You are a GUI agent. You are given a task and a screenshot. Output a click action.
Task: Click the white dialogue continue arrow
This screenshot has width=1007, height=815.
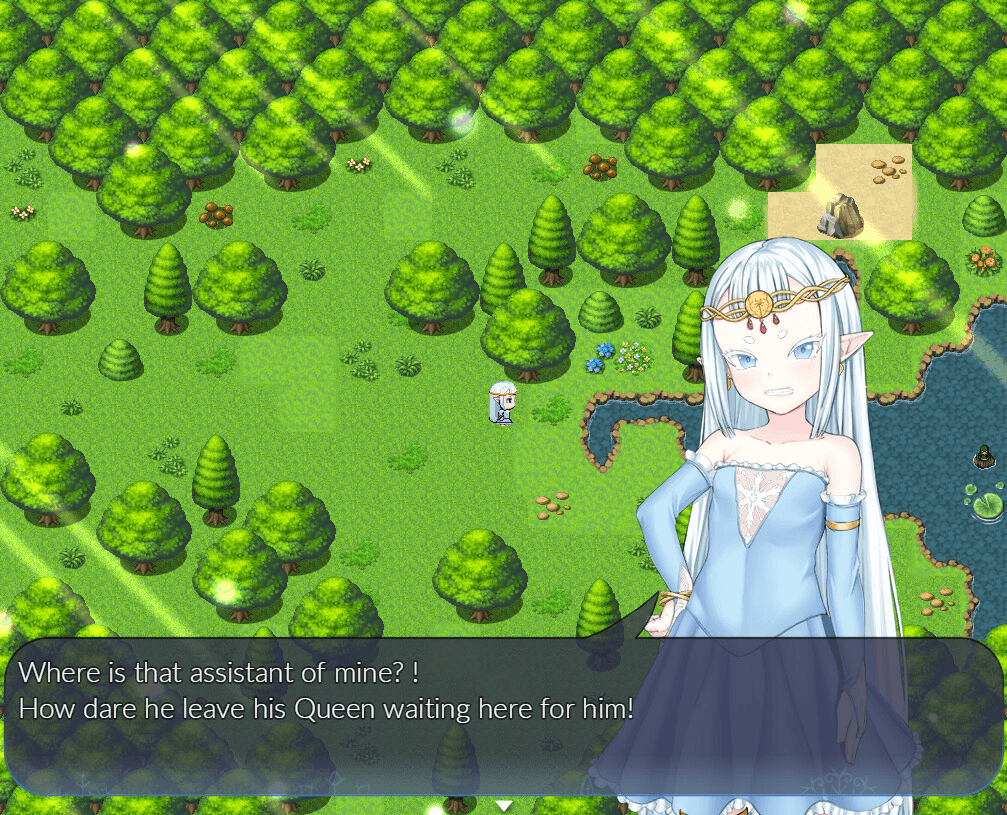pos(504,805)
